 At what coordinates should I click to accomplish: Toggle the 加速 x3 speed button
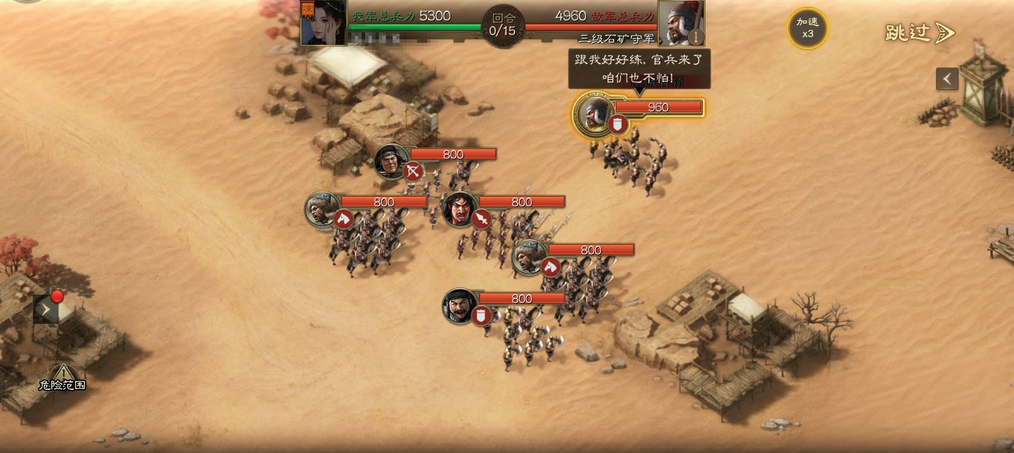pos(806,28)
